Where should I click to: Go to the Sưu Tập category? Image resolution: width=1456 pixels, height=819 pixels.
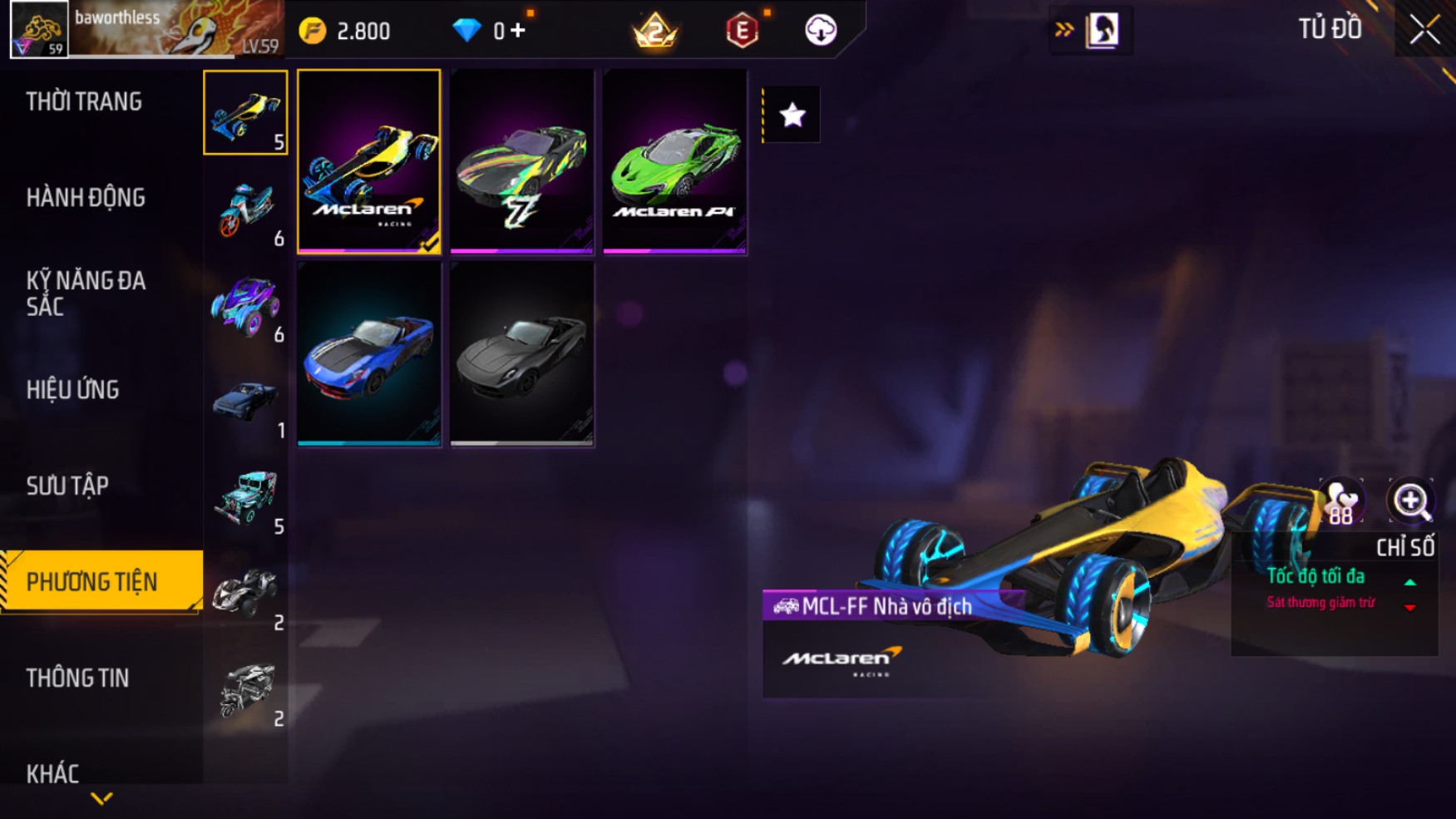(67, 486)
